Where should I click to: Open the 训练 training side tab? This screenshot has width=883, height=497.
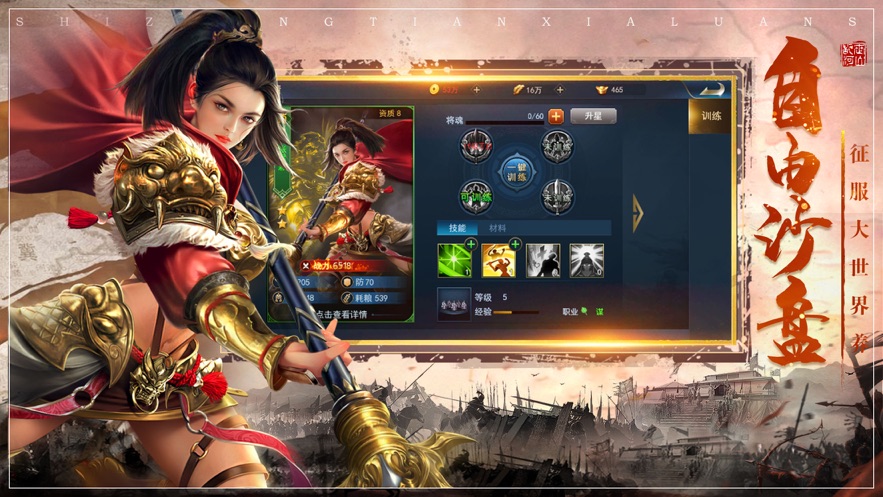click(x=711, y=116)
